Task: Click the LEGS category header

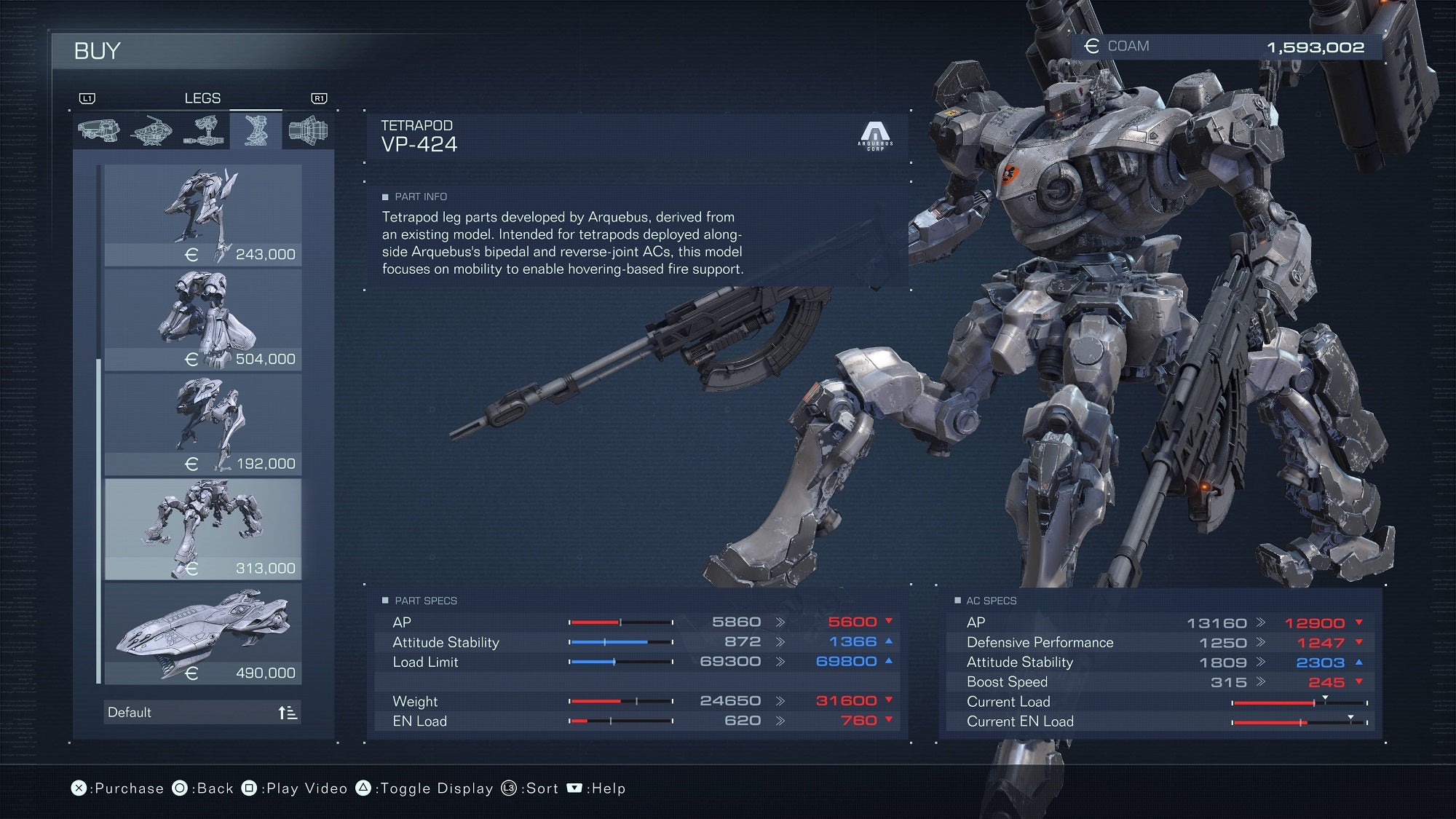Action: pyautogui.click(x=203, y=98)
